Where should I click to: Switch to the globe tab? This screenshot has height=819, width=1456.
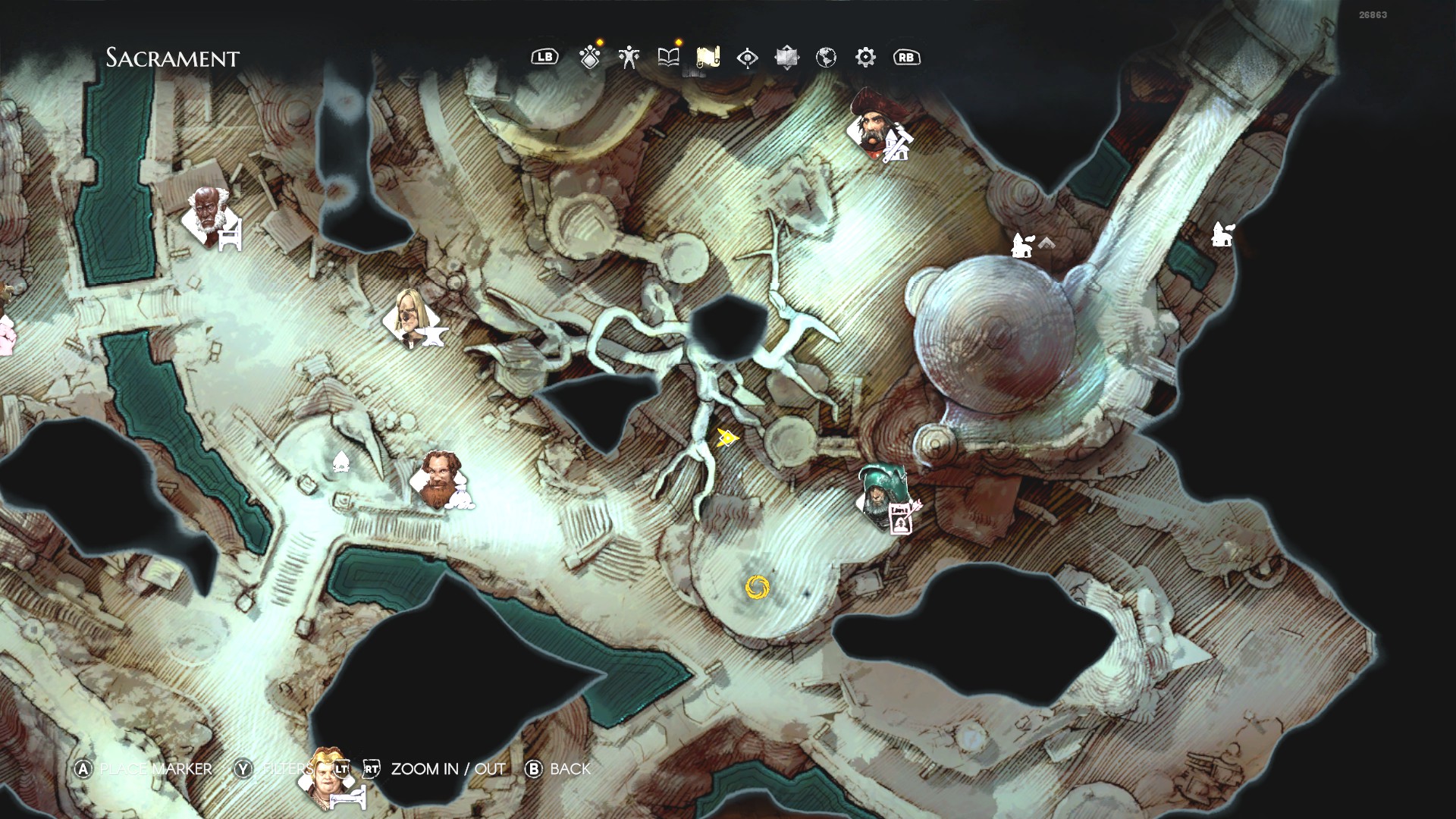coord(826,58)
